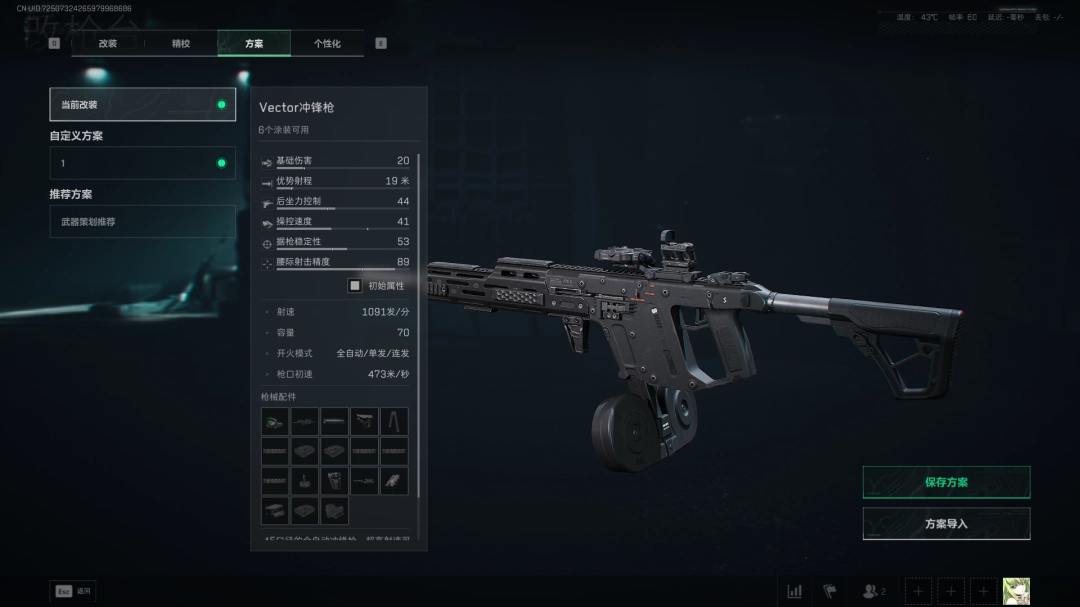Import a scheme with 方案导入
The width and height of the screenshot is (1080, 607).
point(946,524)
